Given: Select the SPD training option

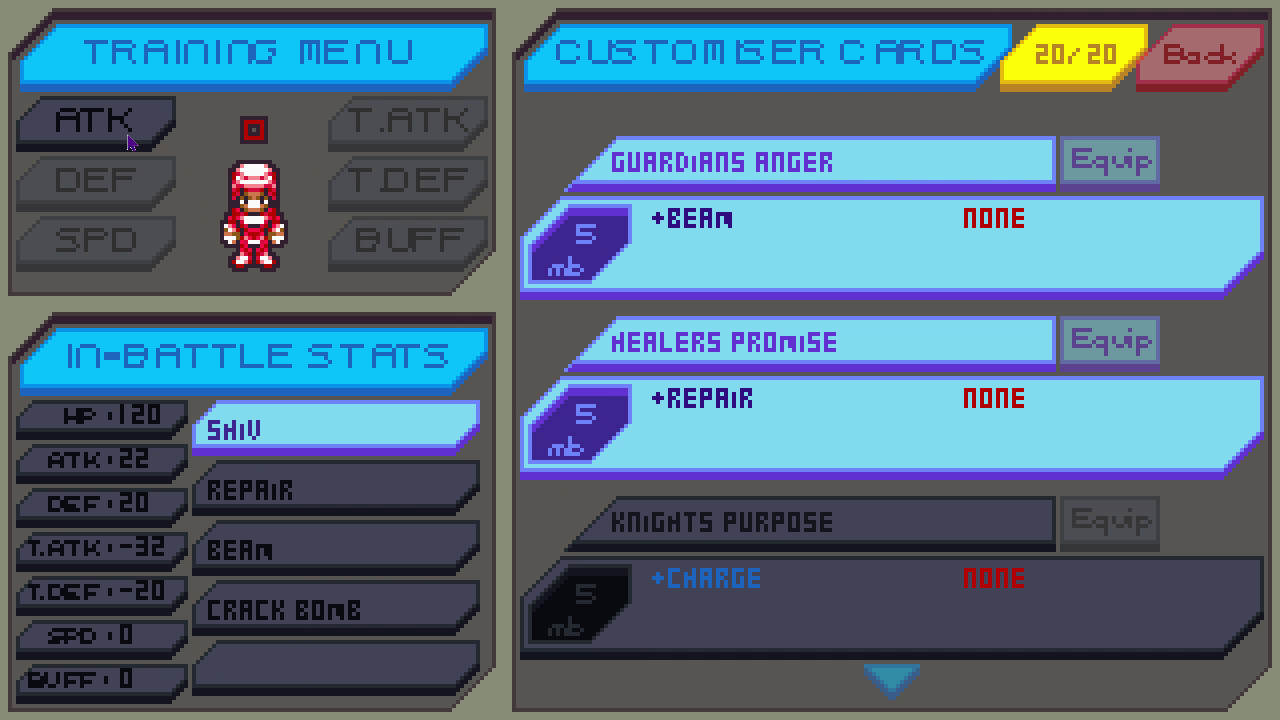Looking at the screenshot, I should (95, 242).
